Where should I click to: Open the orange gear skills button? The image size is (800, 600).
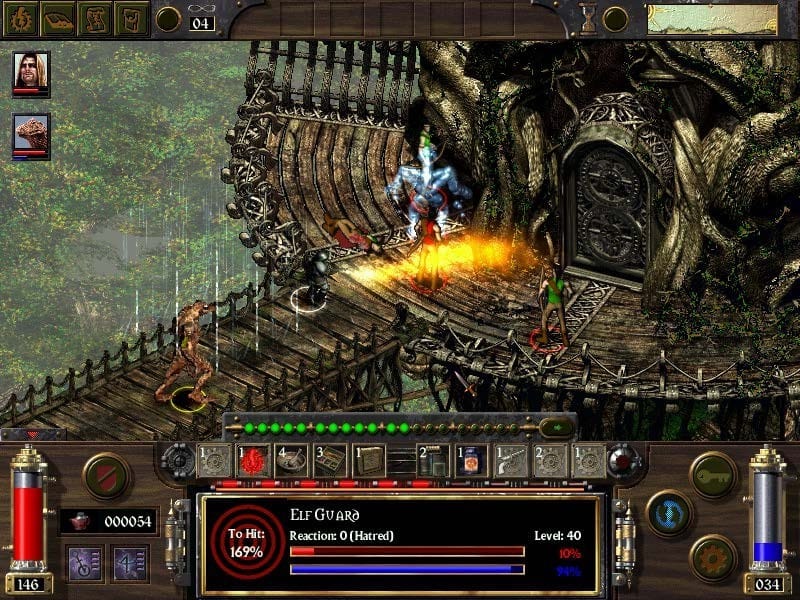(x=713, y=556)
